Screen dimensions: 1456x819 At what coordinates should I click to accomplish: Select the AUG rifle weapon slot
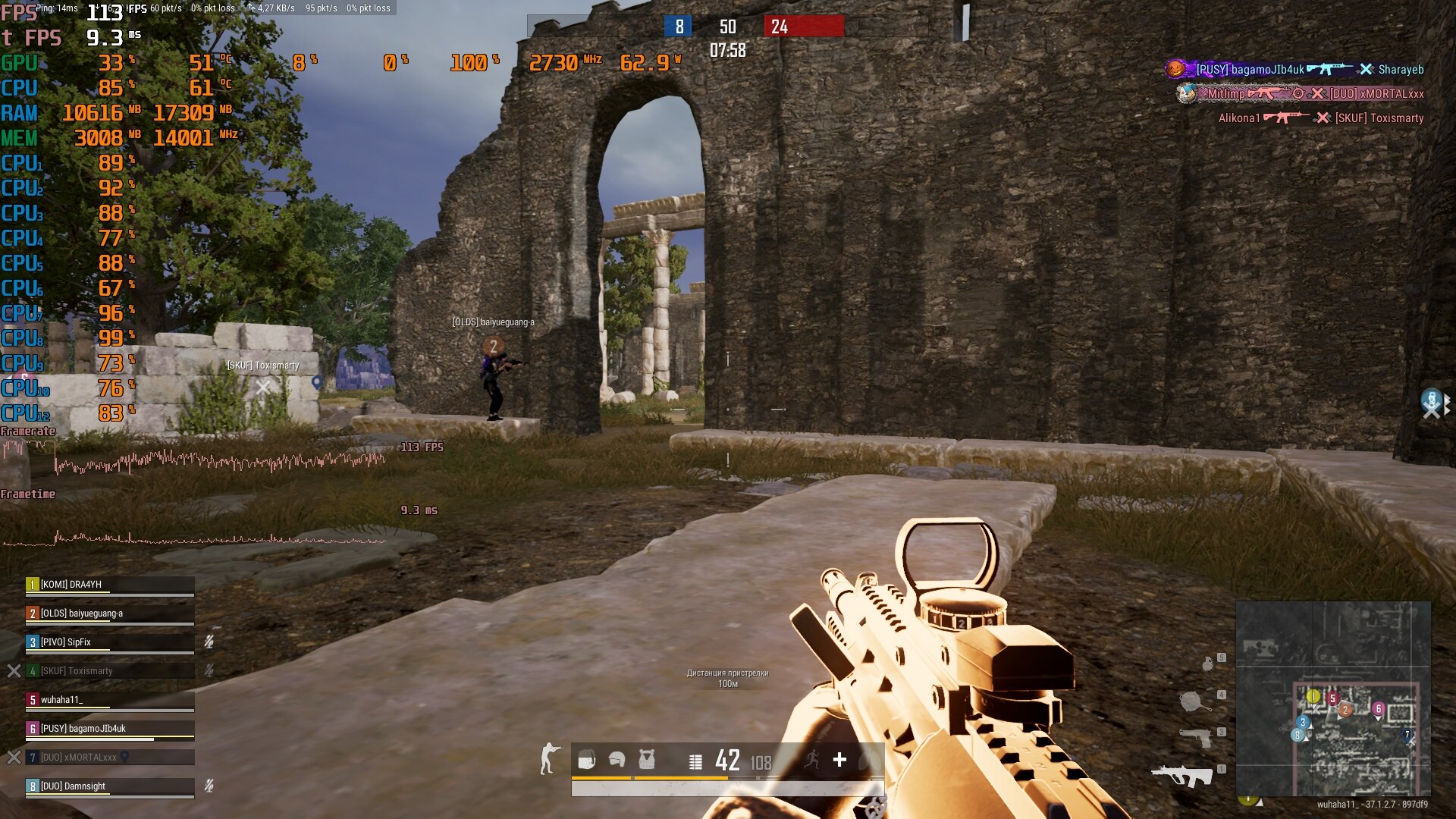click(1181, 775)
